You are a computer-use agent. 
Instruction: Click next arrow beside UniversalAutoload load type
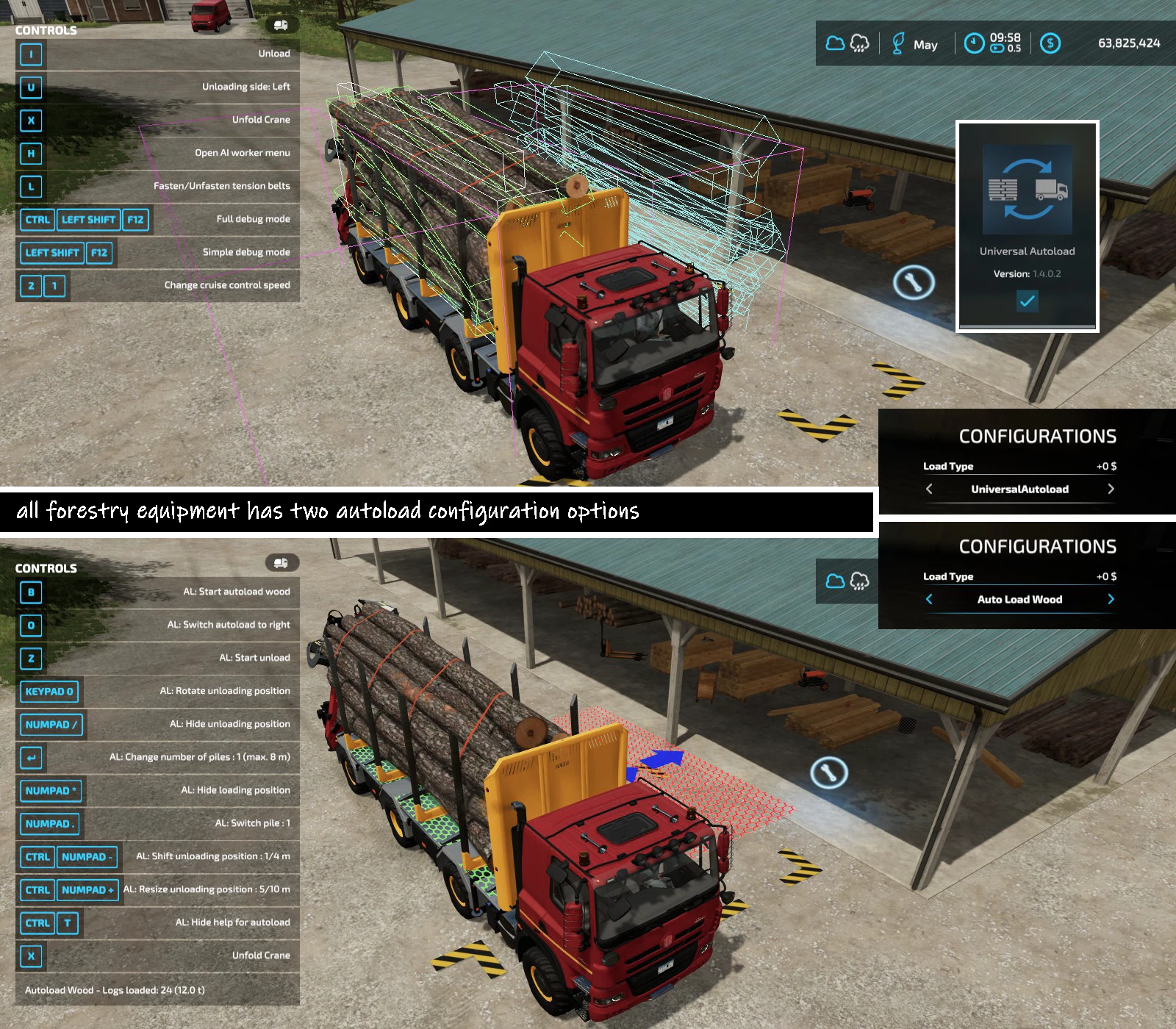(x=1111, y=489)
